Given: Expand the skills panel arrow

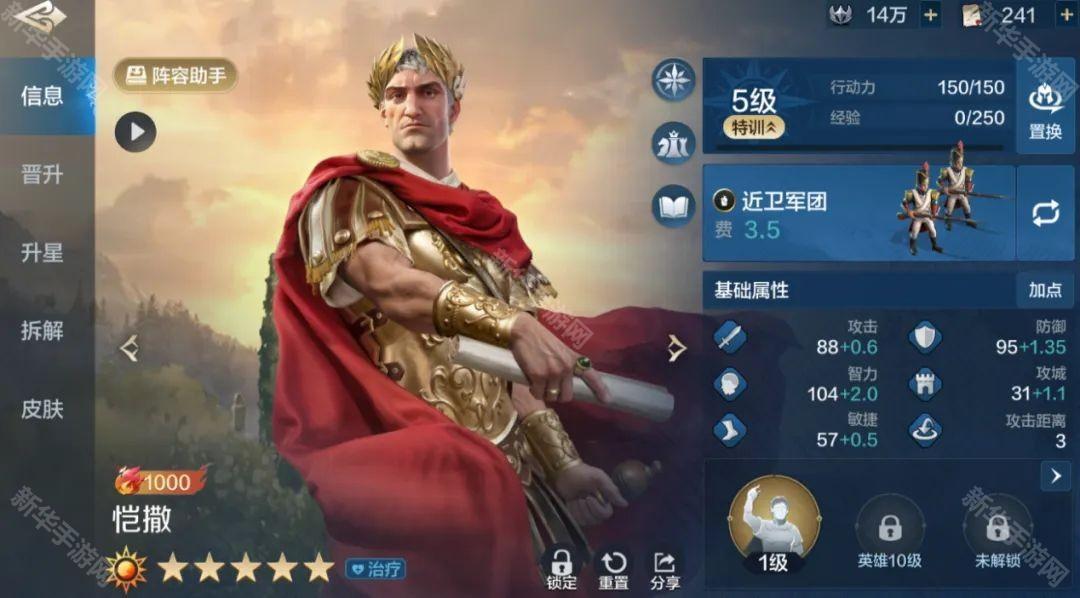Looking at the screenshot, I should point(1055,476).
